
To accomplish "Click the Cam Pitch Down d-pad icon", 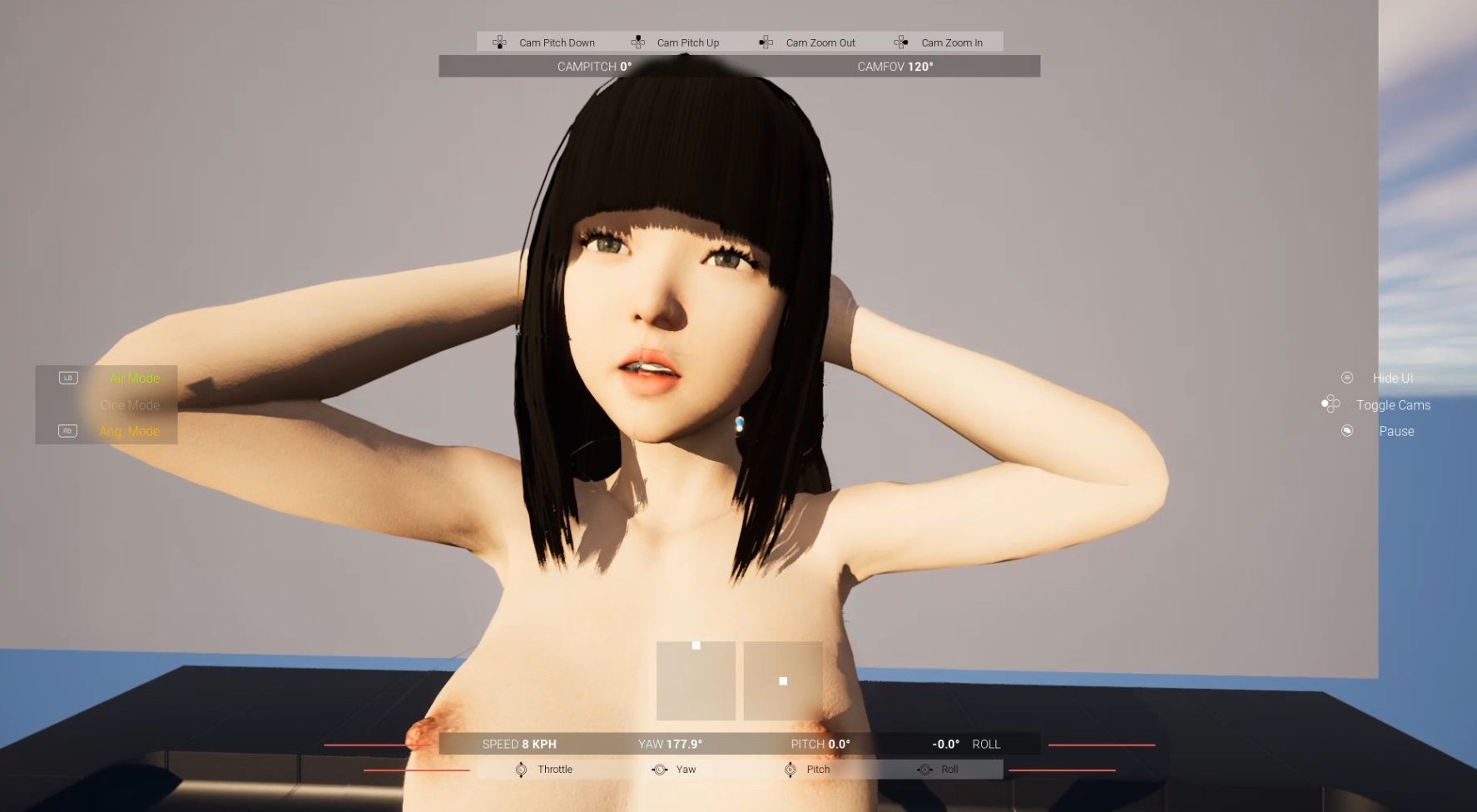I will pyautogui.click(x=499, y=42).
